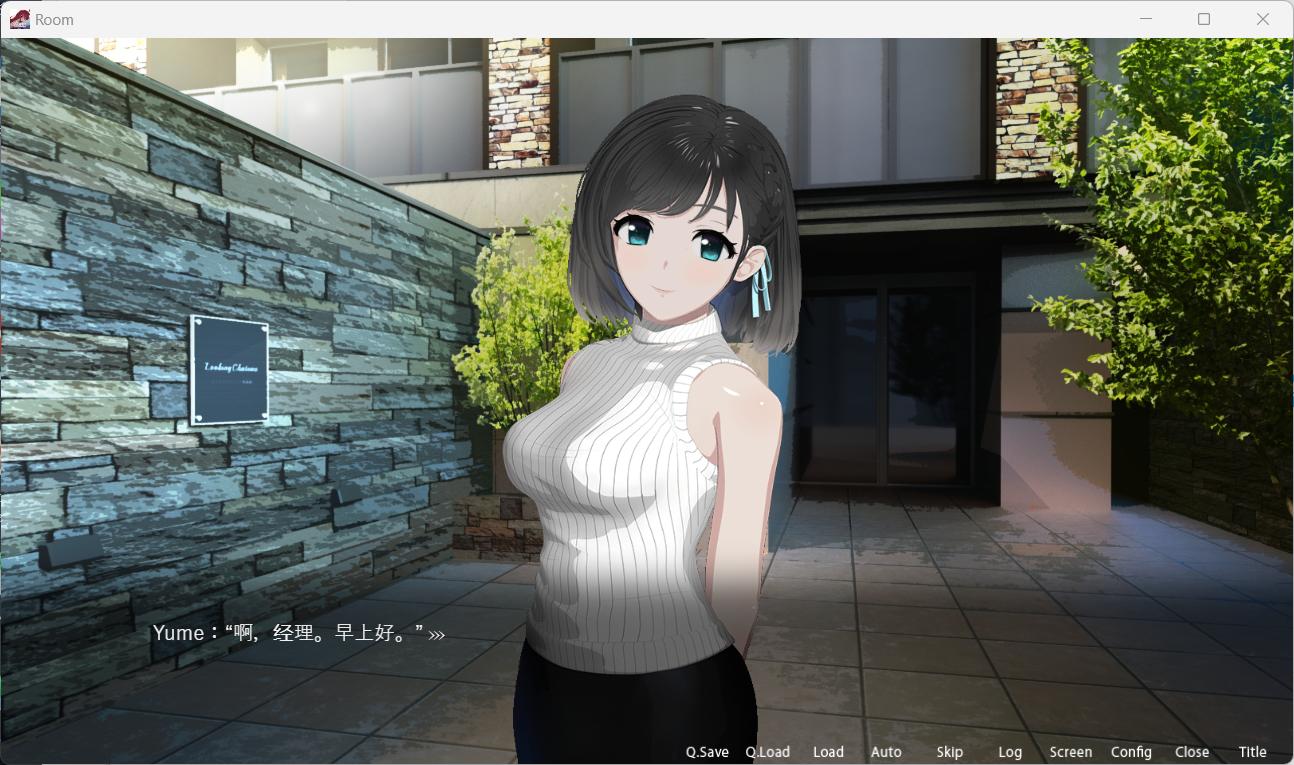Click the nameplate sign on the stone wall
This screenshot has height=765, width=1294.
point(230,370)
